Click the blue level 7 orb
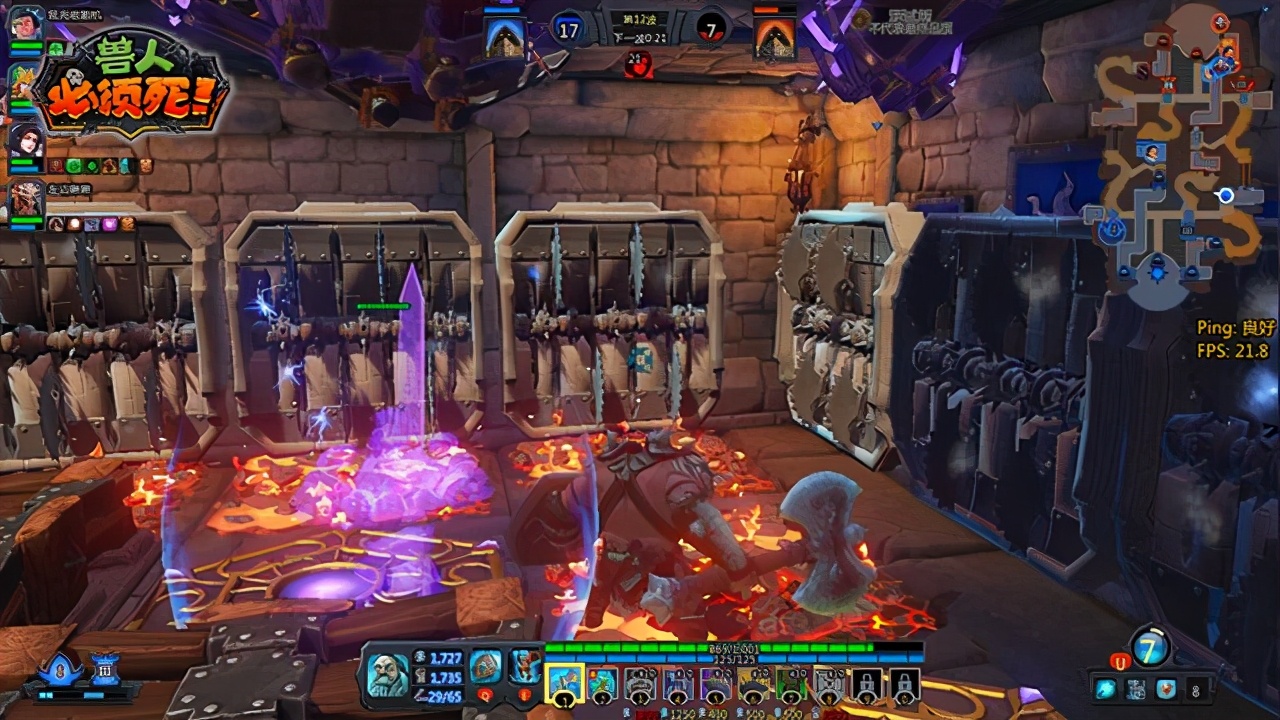Viewport: 1280px width, 720px height. [x=1150, y=647]
